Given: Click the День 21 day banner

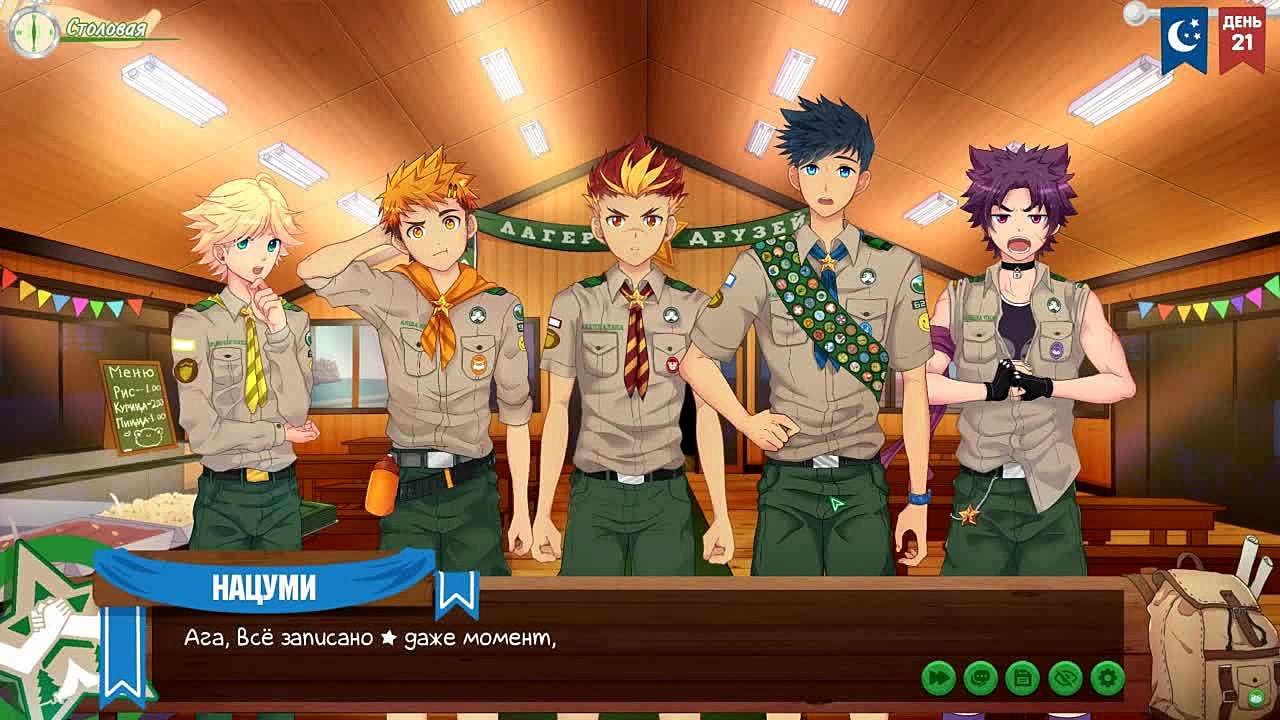Looking at the screenshot, I should 1241,36.
